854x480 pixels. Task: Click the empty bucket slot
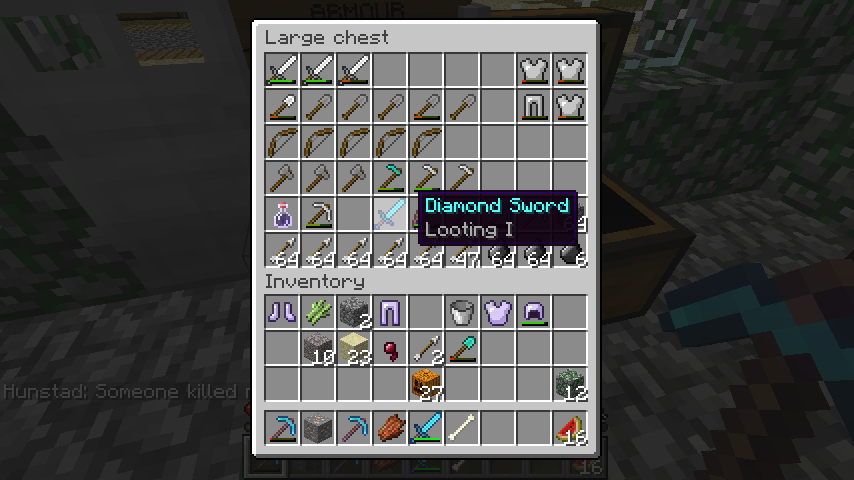coord(463,313)
